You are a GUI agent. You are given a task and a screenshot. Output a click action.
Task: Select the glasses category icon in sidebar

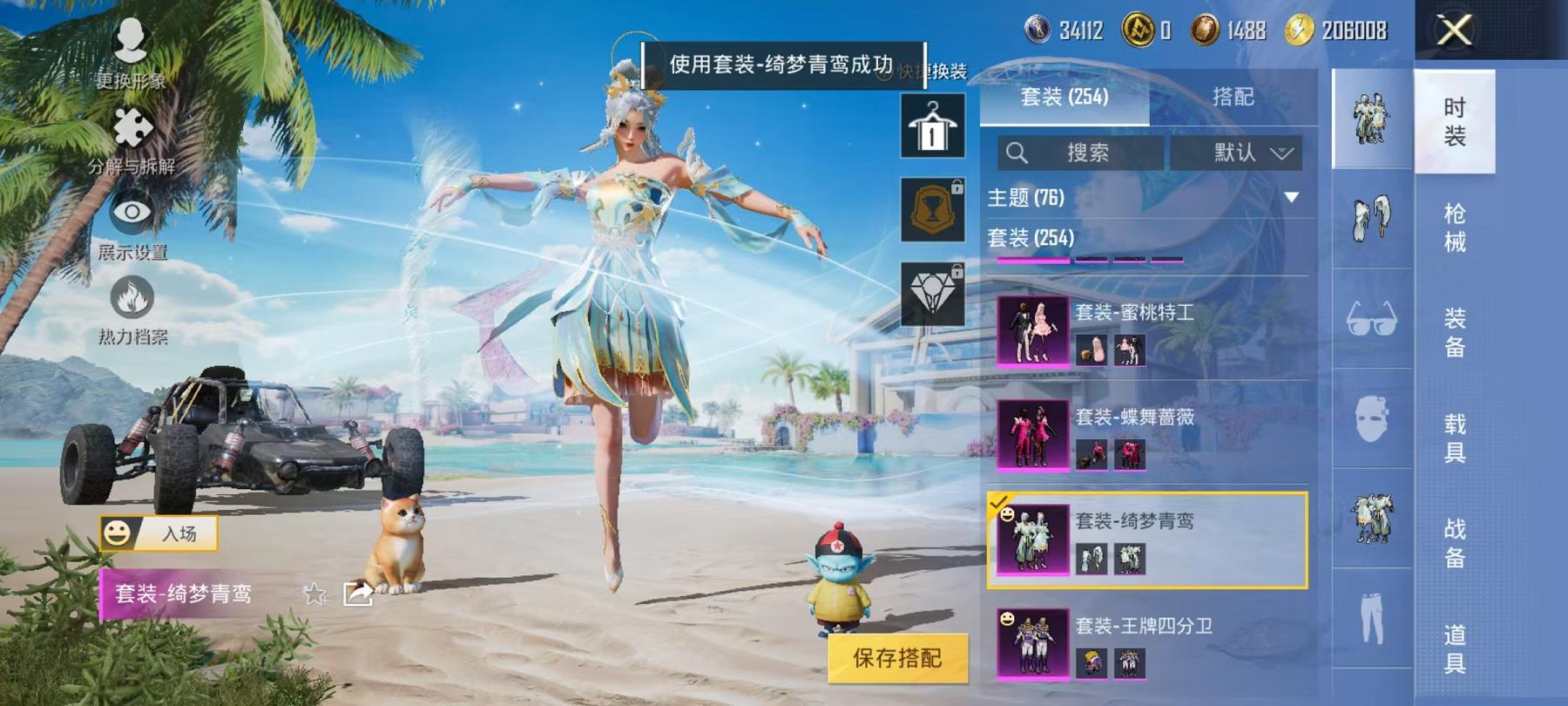point(1372,322)
